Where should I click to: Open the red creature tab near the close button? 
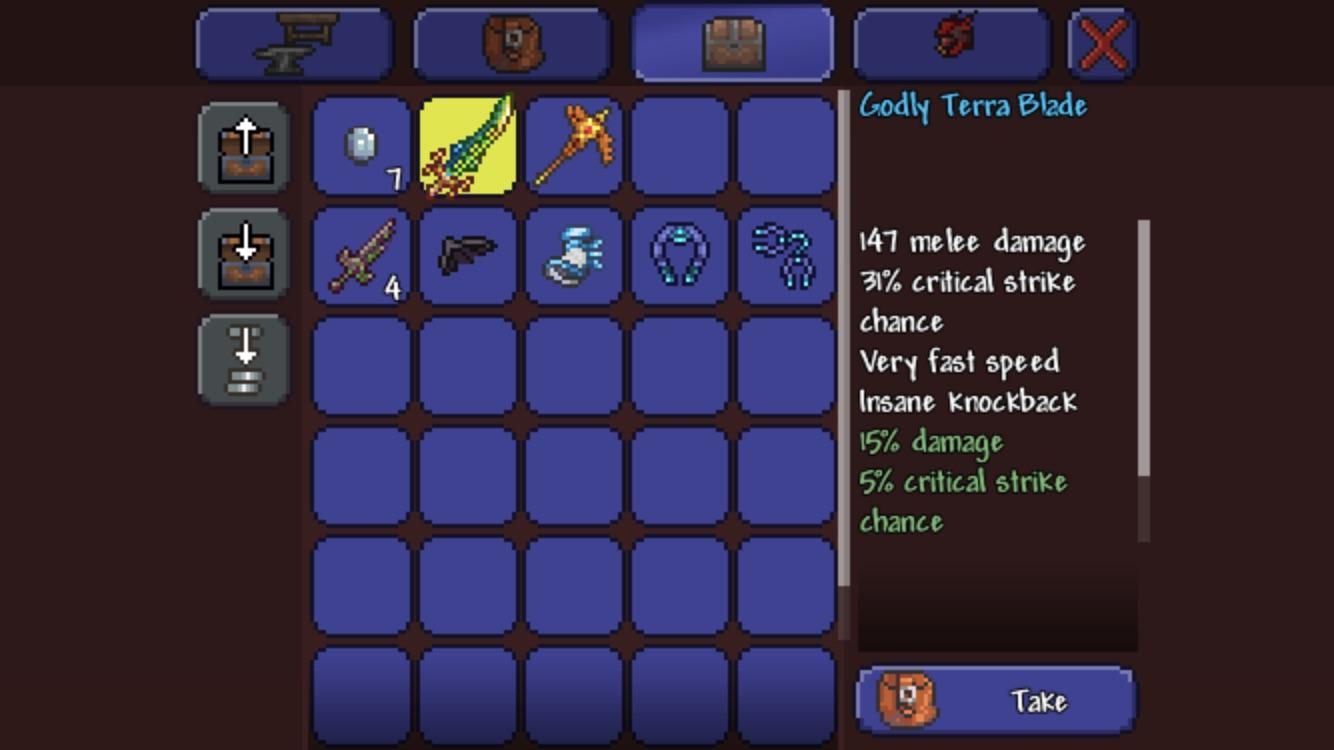point(950,42)
